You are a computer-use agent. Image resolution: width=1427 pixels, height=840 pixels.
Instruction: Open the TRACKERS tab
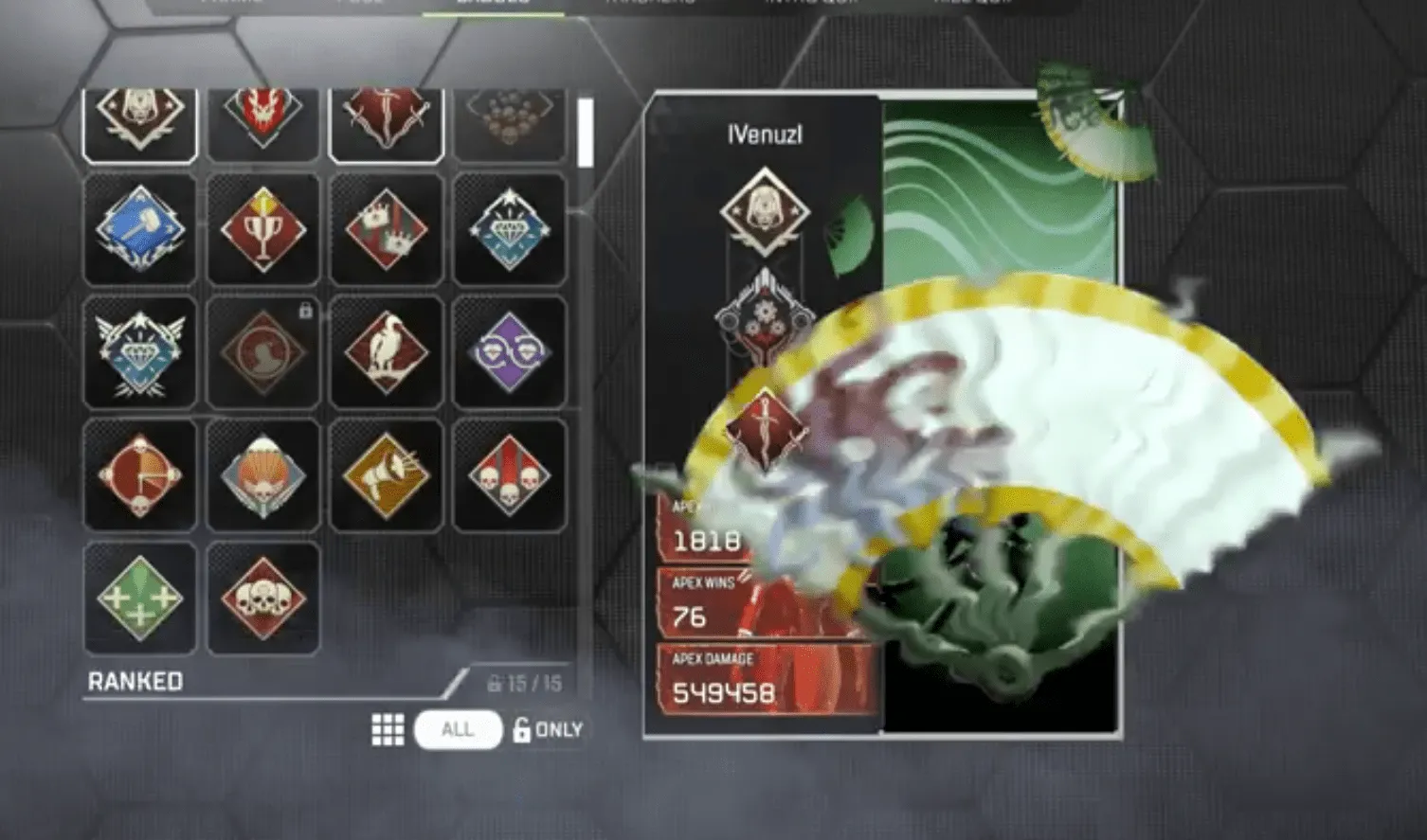point(652,6)
